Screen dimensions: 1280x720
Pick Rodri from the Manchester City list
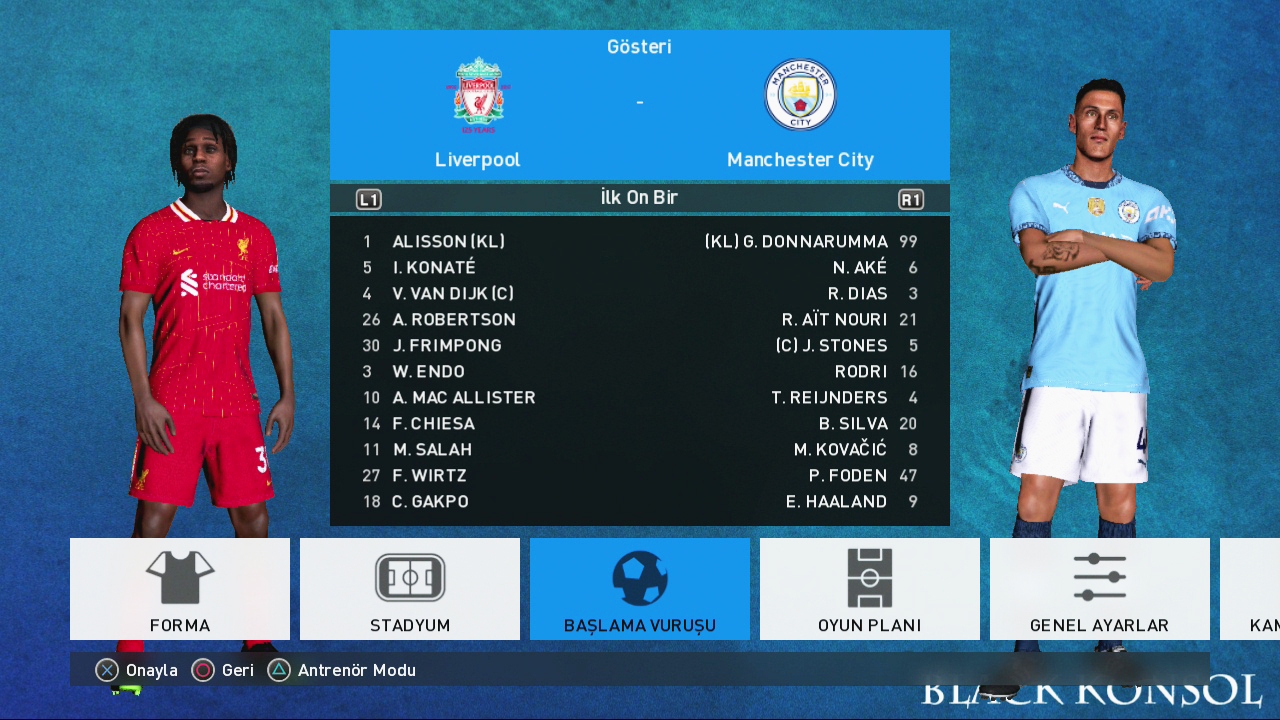tap(860, 372)
